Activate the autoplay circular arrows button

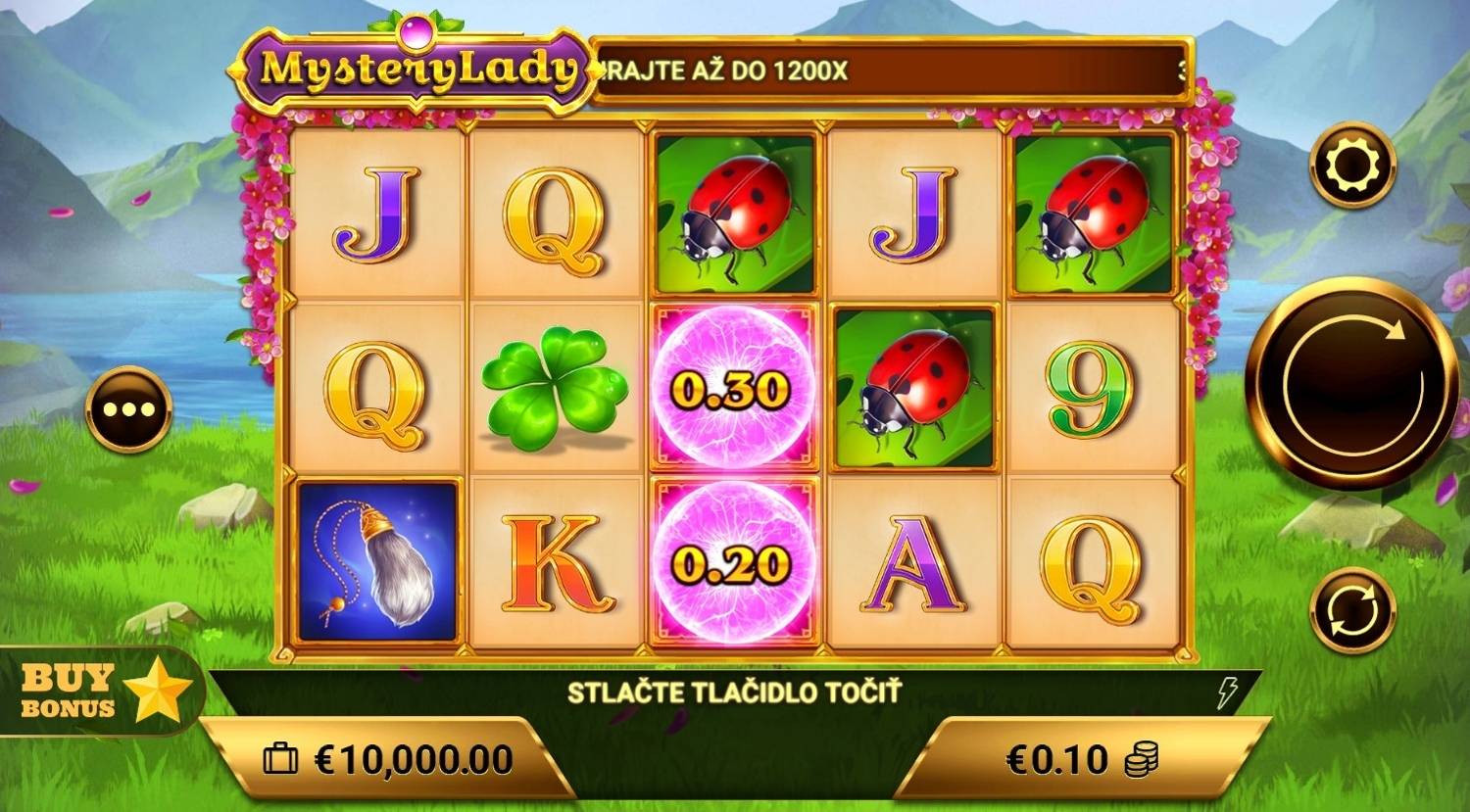(x=1352, y=609)
